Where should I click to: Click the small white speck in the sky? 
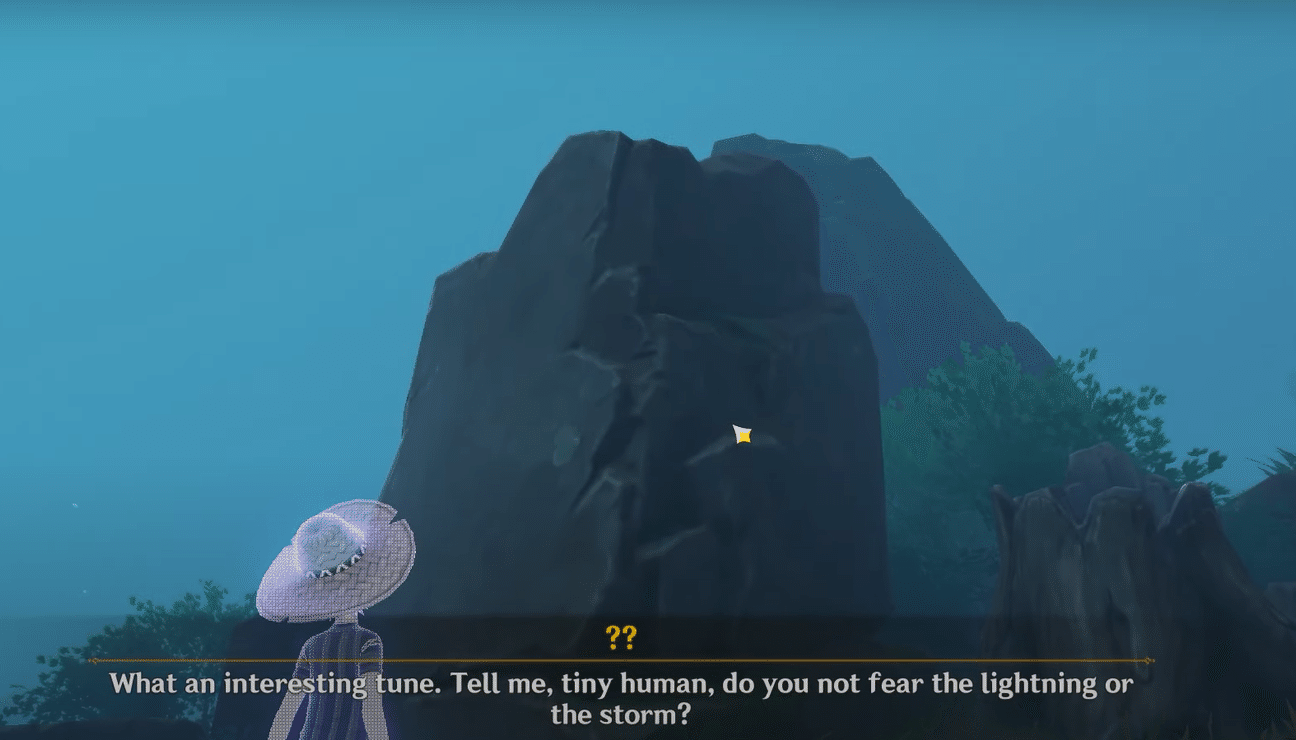click(75, 505)
